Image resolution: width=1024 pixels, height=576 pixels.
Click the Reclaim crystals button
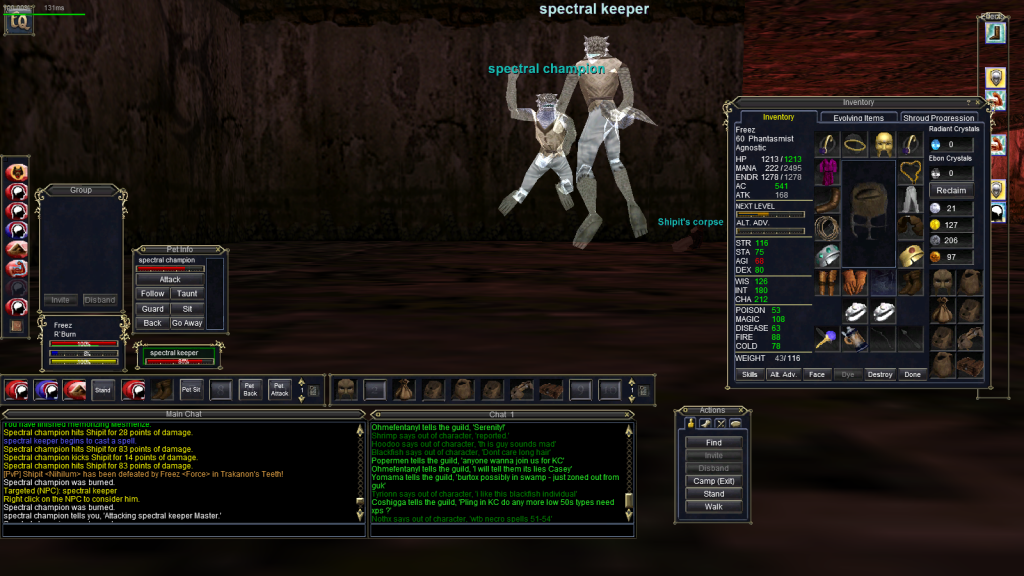pos(951,190)
